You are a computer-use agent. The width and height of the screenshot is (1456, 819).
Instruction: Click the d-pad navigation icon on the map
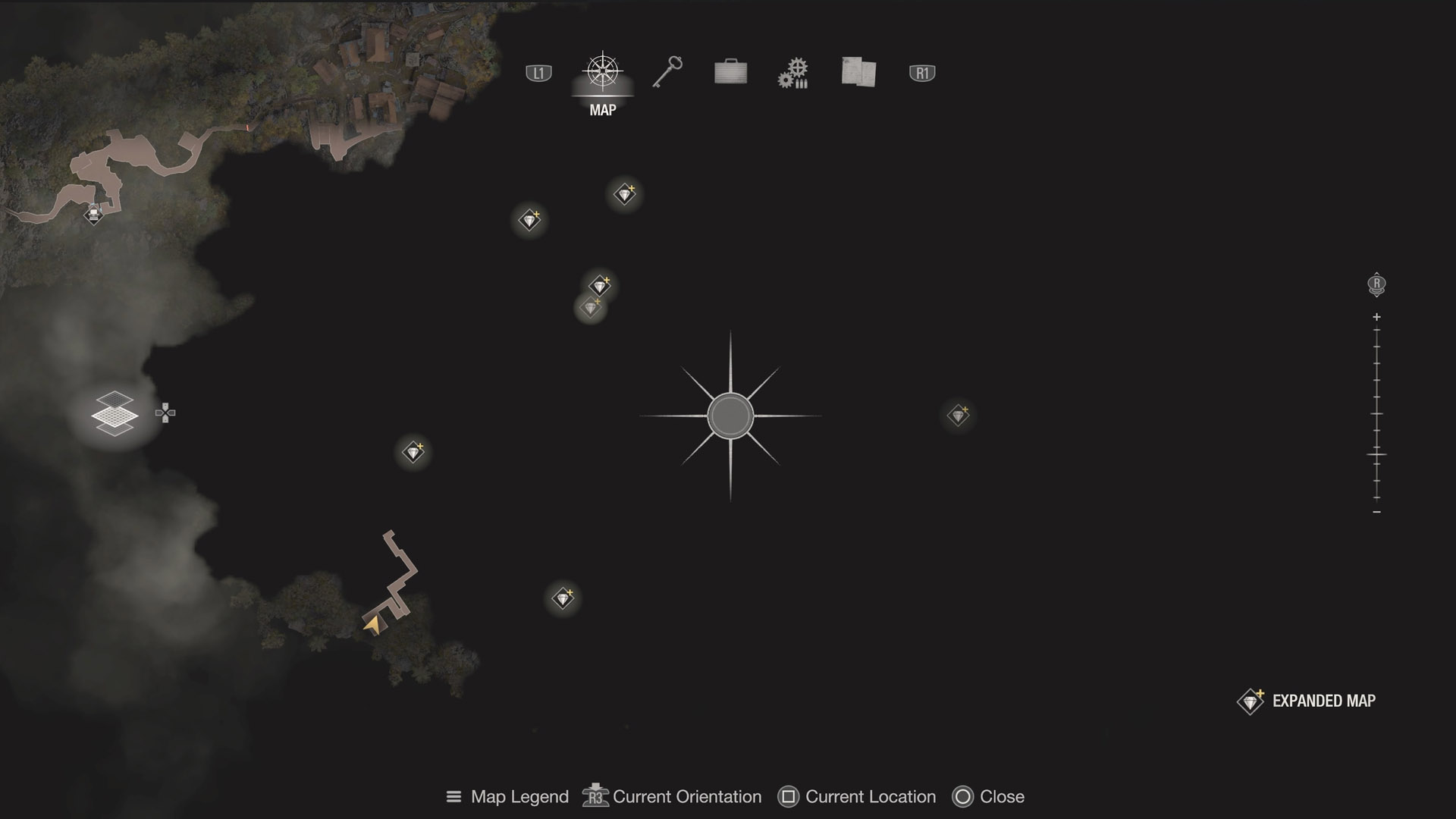(x=166, y=413)
